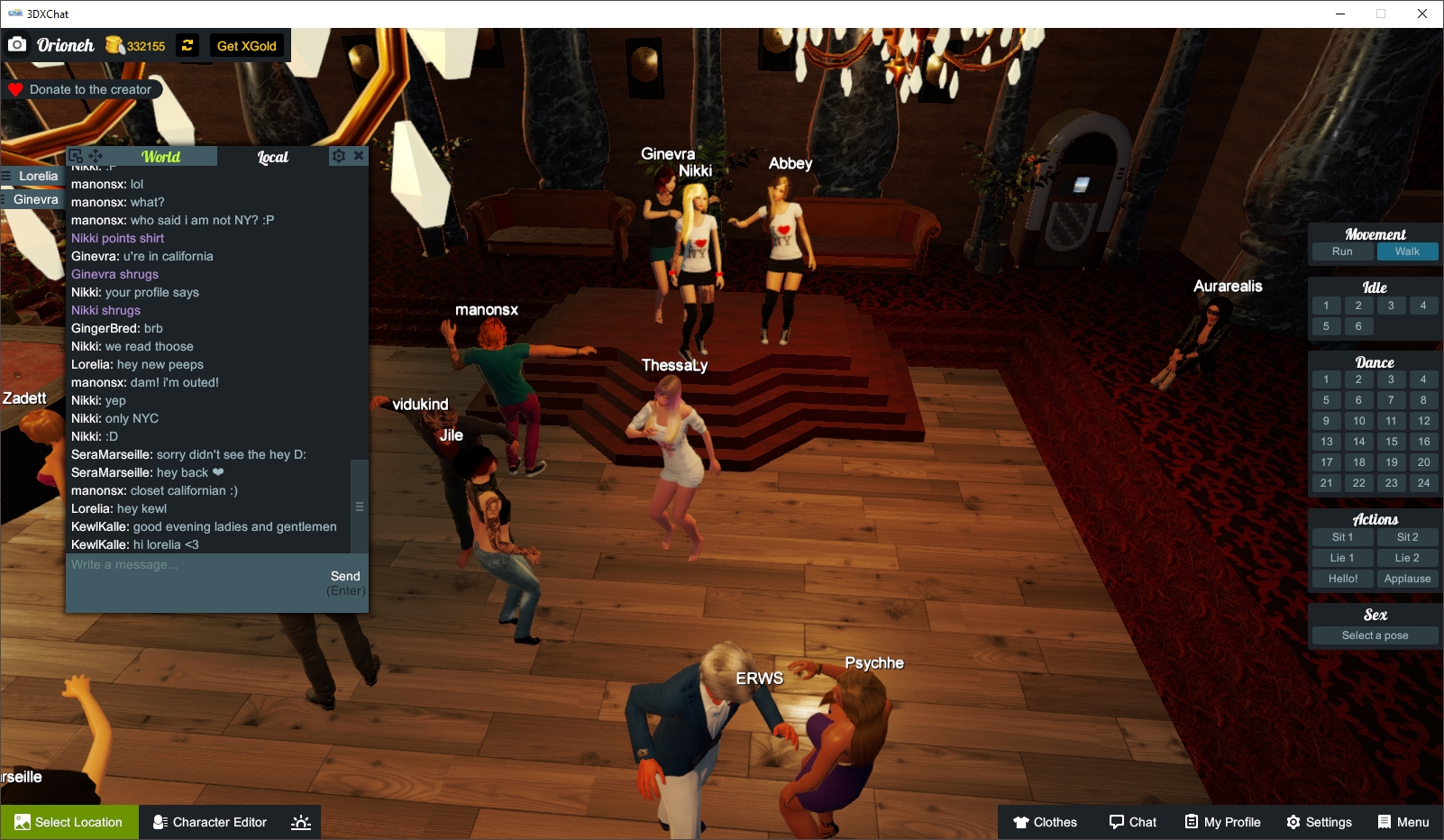This screenshot has width=1444, height=840.
Task: Click the Get XGold button
Action: [247, 45]
